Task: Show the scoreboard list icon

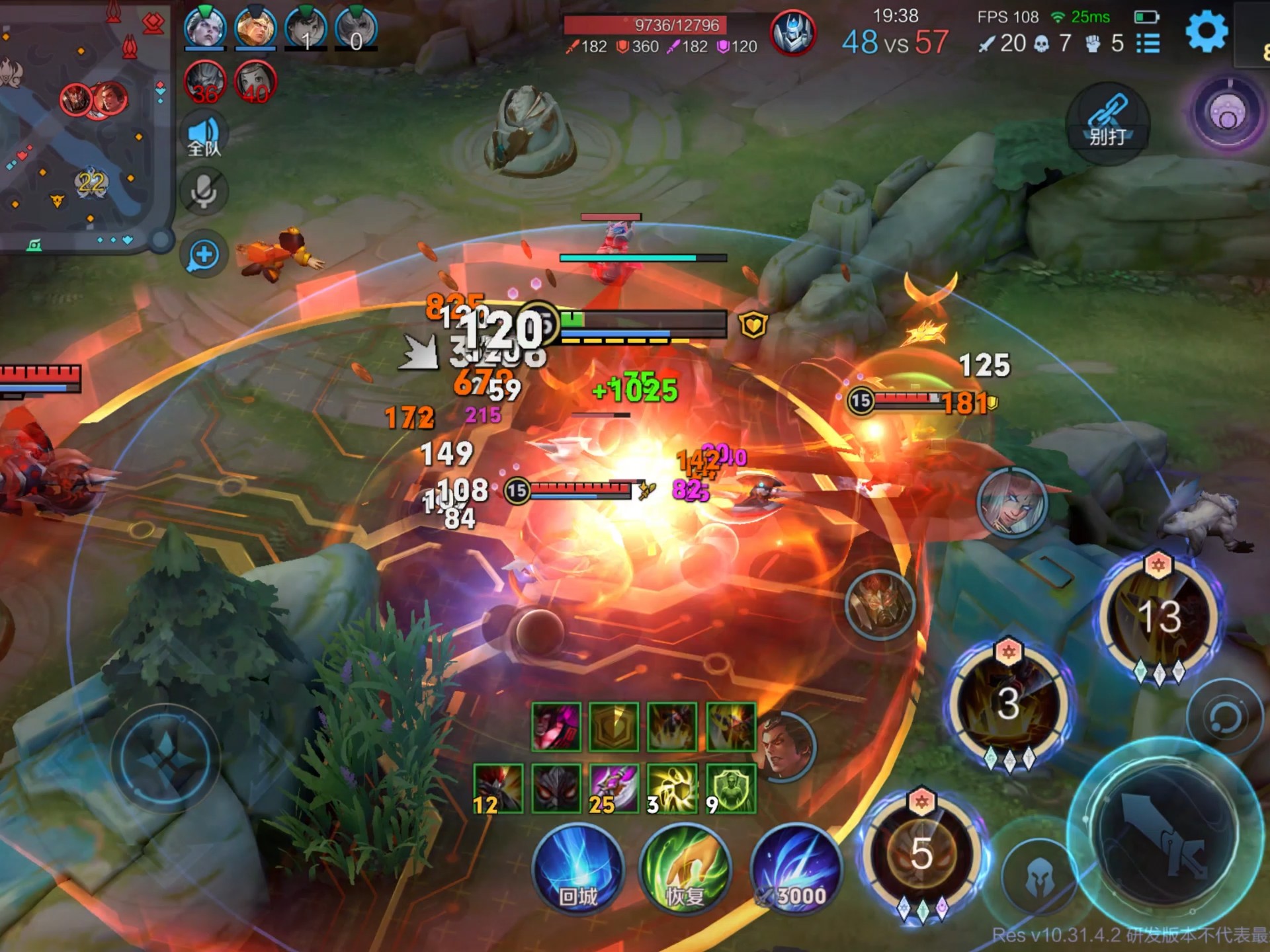Action: (1148, 44)
